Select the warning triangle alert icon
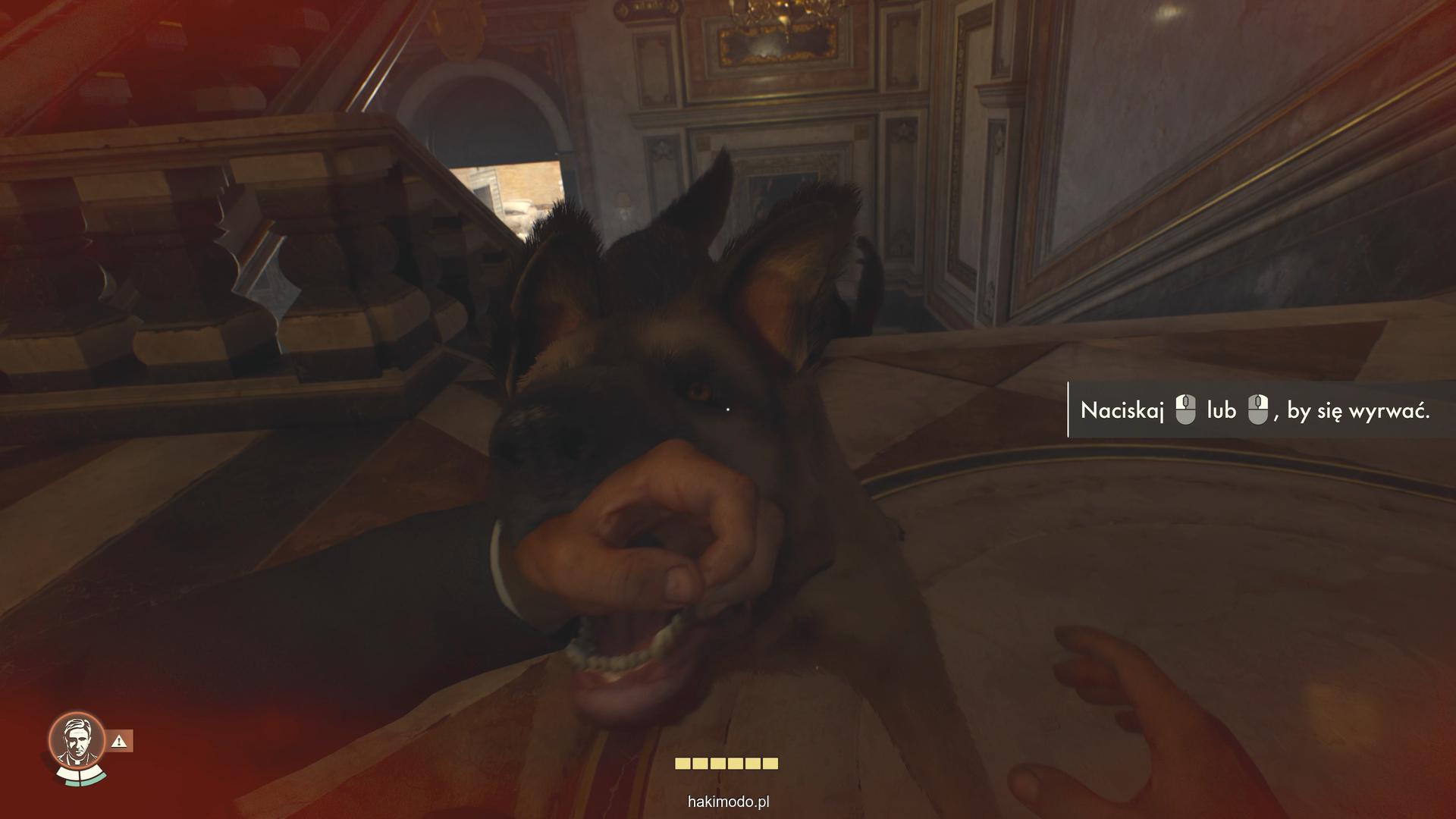Screen dimensions: 1456x819 point(120,741)
